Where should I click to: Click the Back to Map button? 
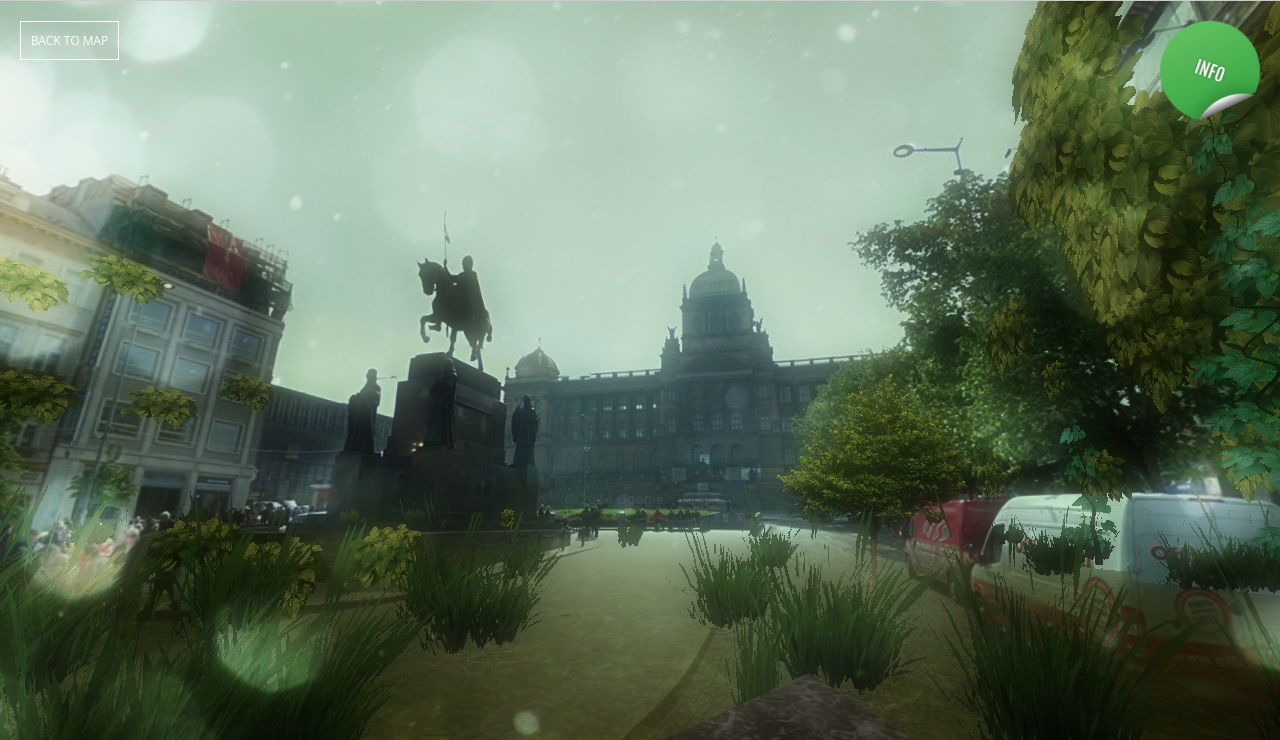click(x=69, y=40)
